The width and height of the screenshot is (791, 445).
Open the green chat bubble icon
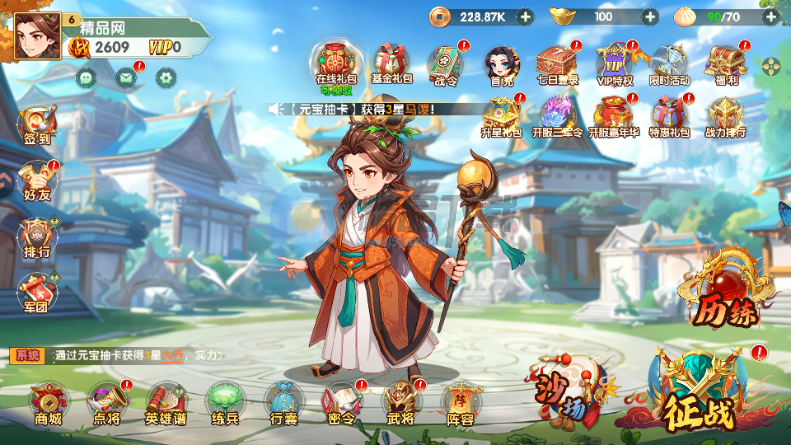(86, 76)
